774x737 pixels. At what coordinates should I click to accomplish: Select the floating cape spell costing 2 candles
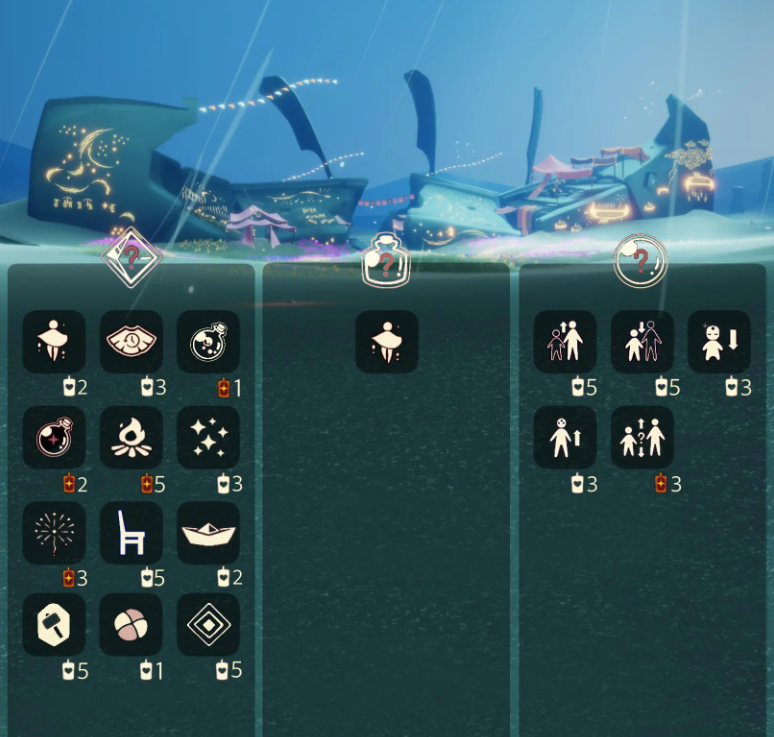[54, 342]
